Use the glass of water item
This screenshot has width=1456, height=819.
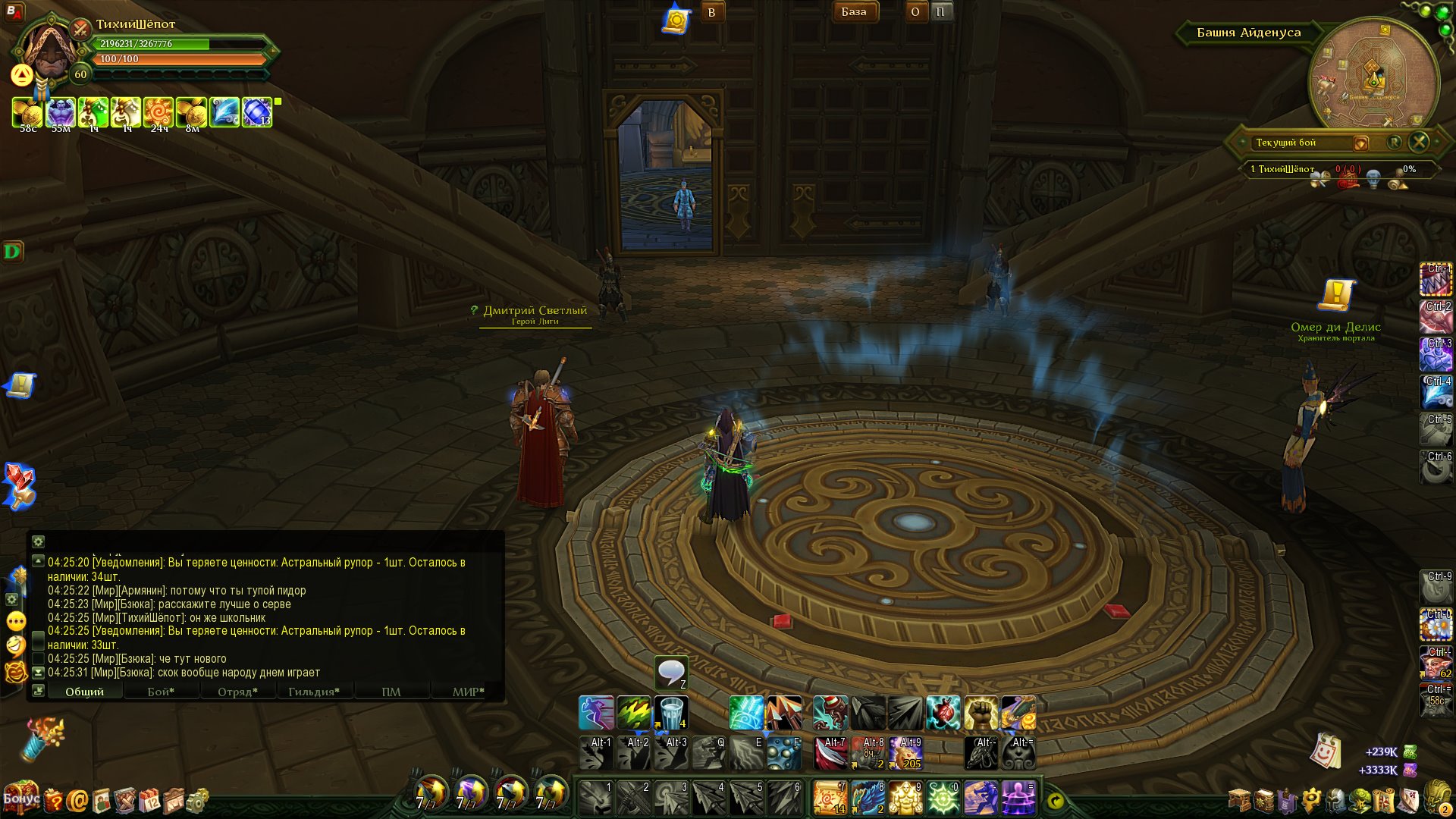point(670,714)
